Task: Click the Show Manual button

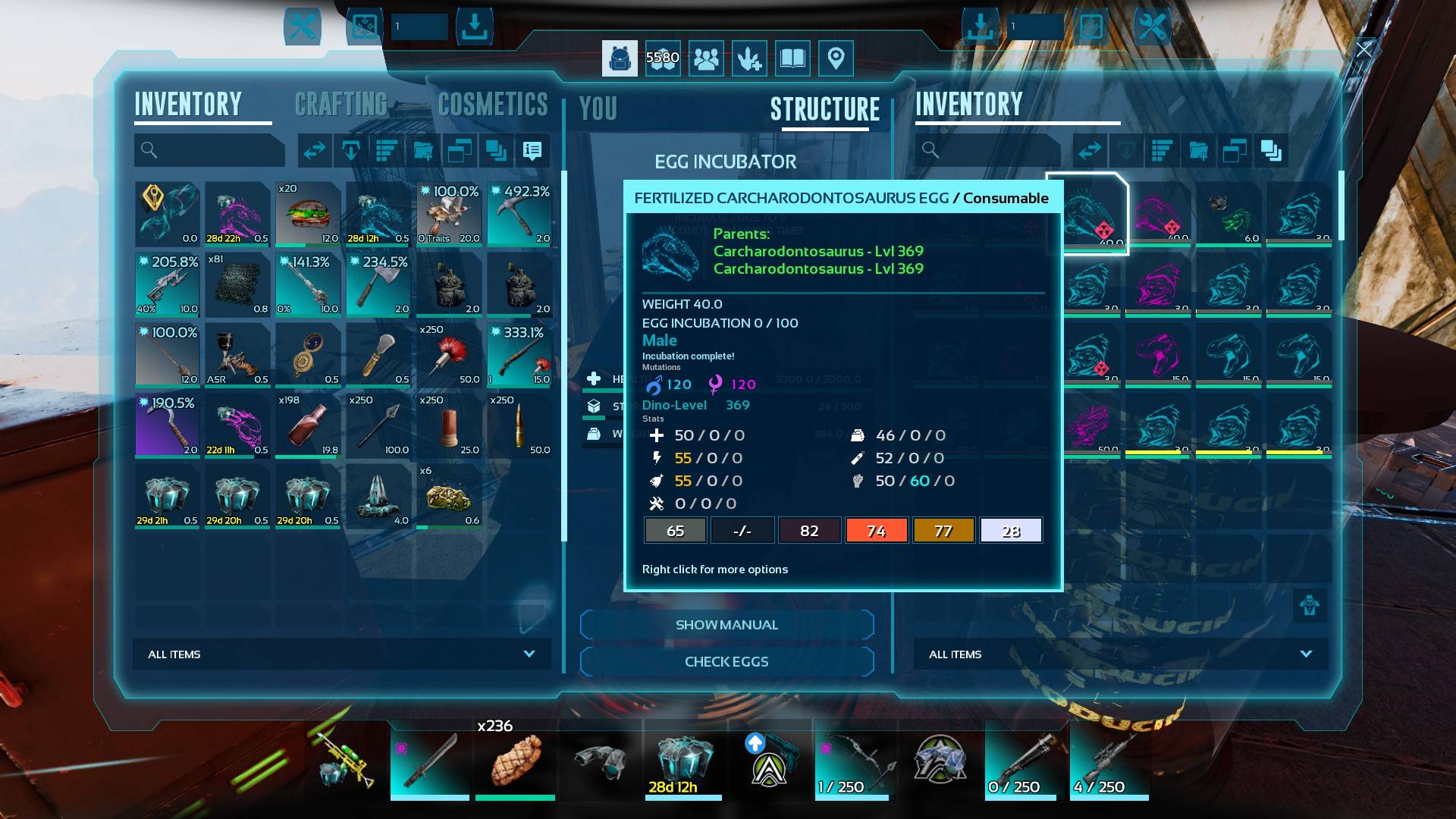Action: pyautogui.click(x=726, y=625)
